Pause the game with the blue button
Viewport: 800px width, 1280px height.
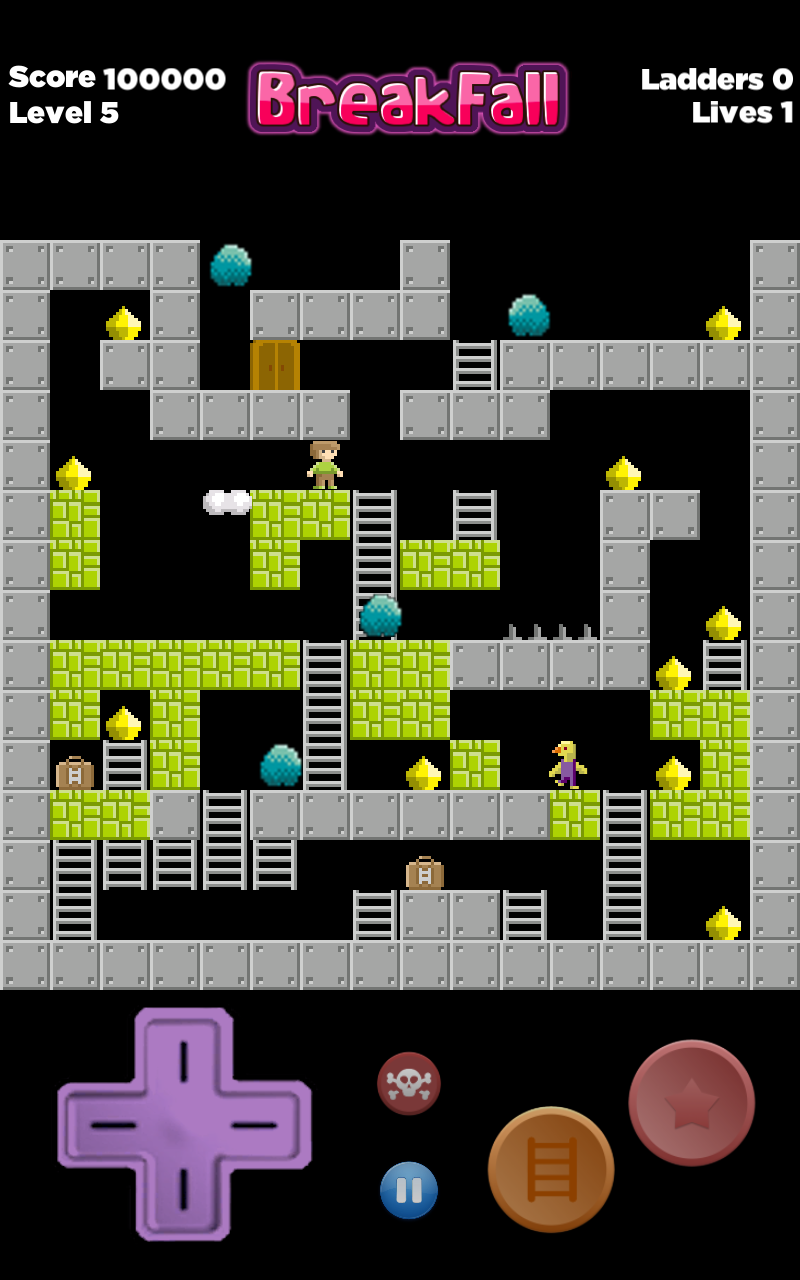click(x=408, y=1190)
